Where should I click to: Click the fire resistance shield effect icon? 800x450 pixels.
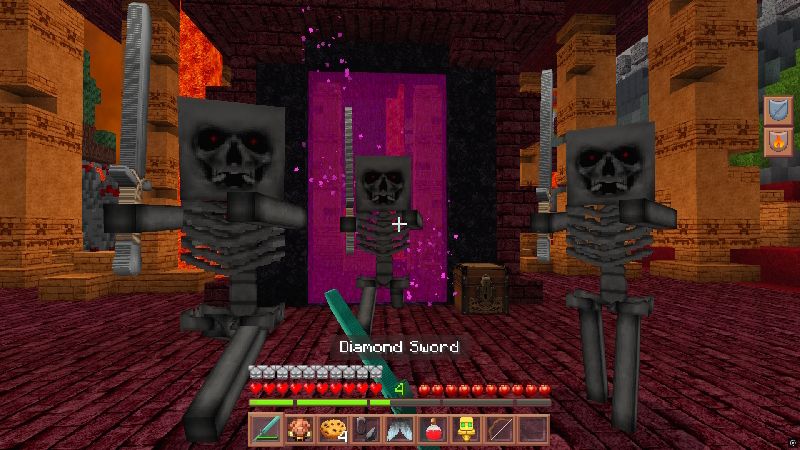coord(777,142)
